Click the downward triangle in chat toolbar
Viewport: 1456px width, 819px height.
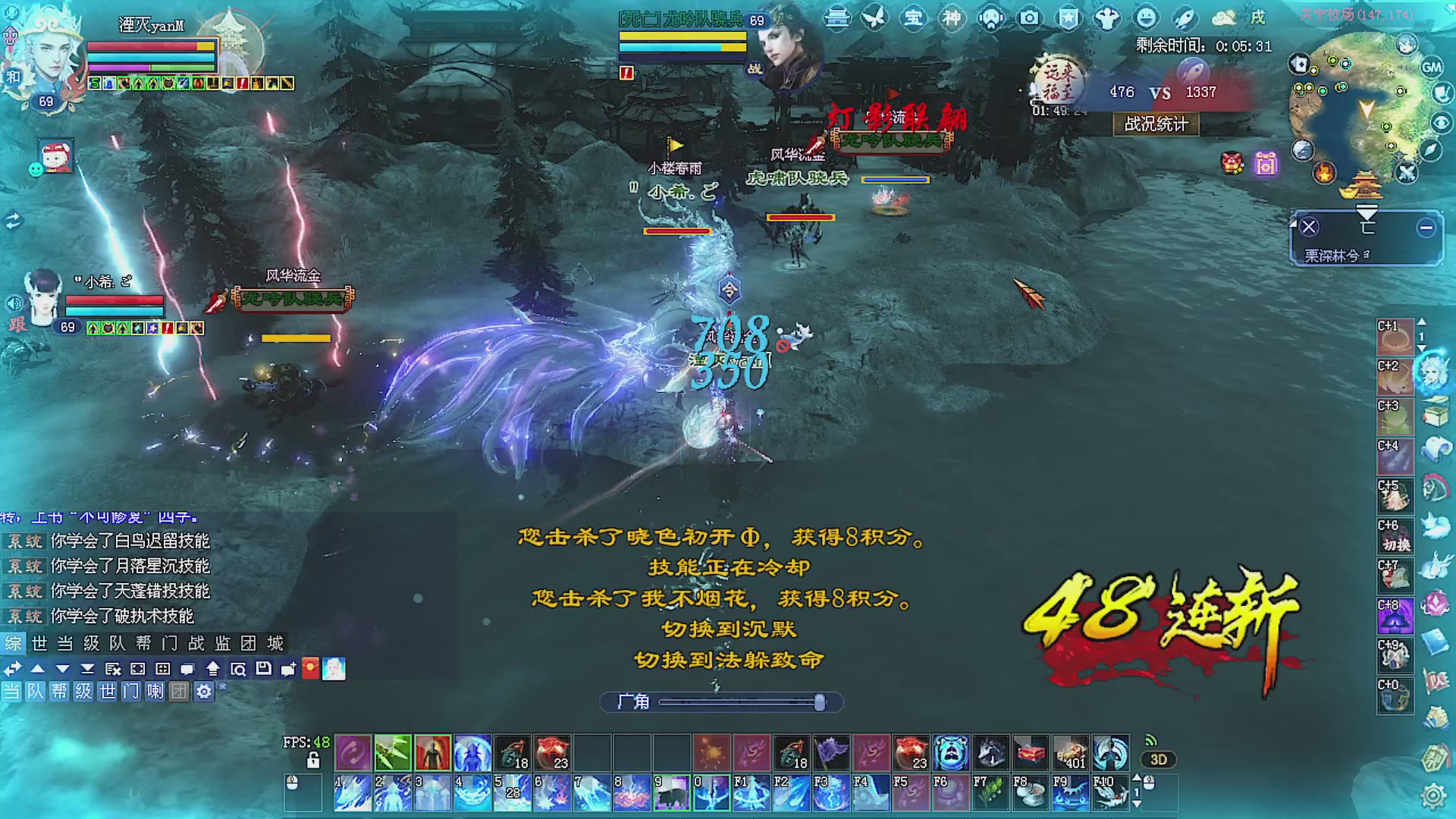(x=61, y=670)
